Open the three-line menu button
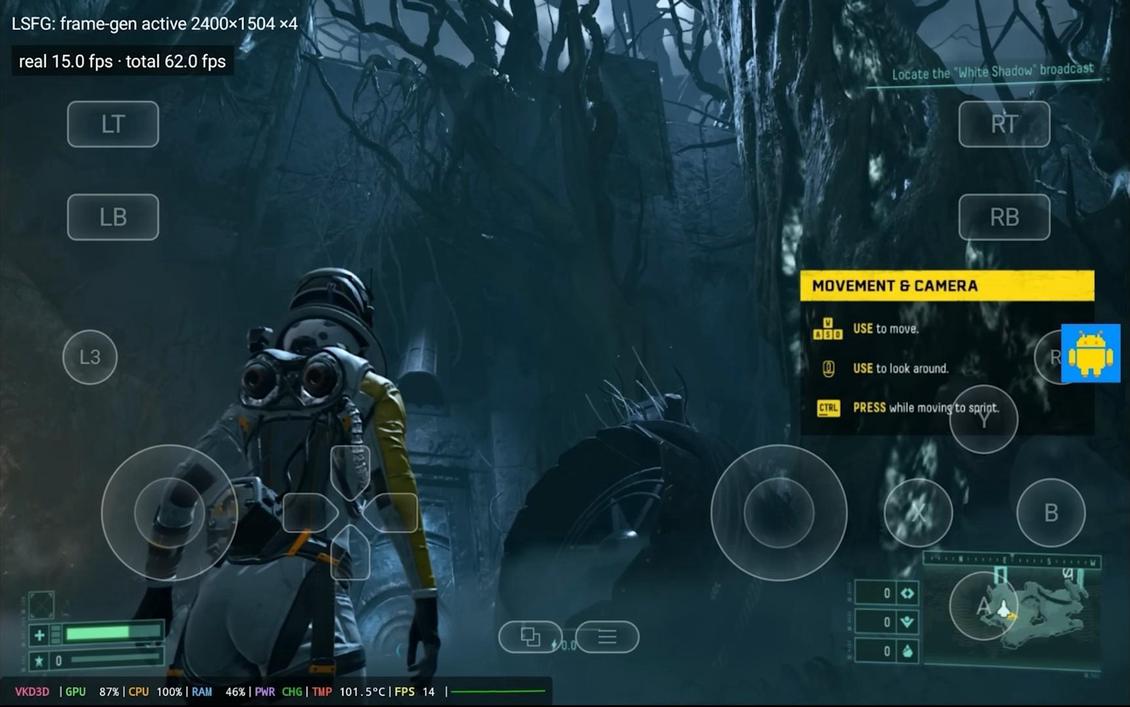 pos(606,637)
